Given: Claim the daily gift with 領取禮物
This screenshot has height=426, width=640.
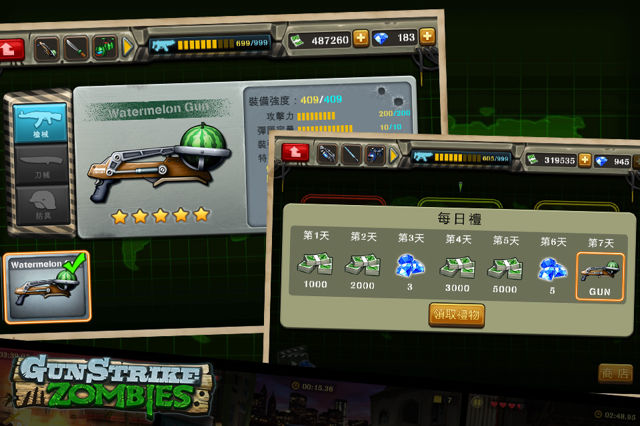Looking at the screenshot, I should coord(456,314).
